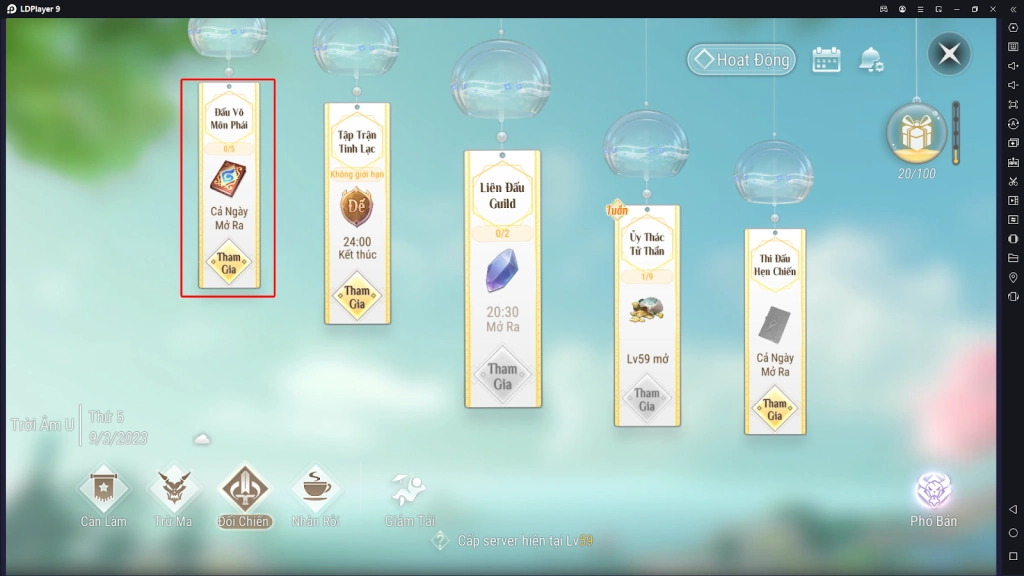Open the event calendar icon
This screenshot has width=1024, height=576.
pos(826,60)
